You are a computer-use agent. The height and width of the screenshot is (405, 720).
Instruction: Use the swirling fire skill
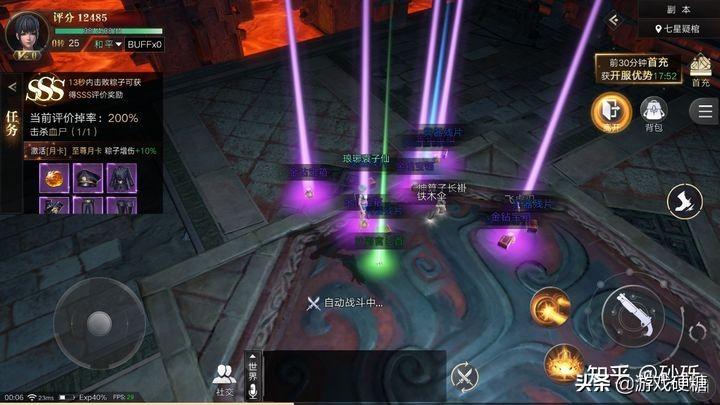point(549,303)
